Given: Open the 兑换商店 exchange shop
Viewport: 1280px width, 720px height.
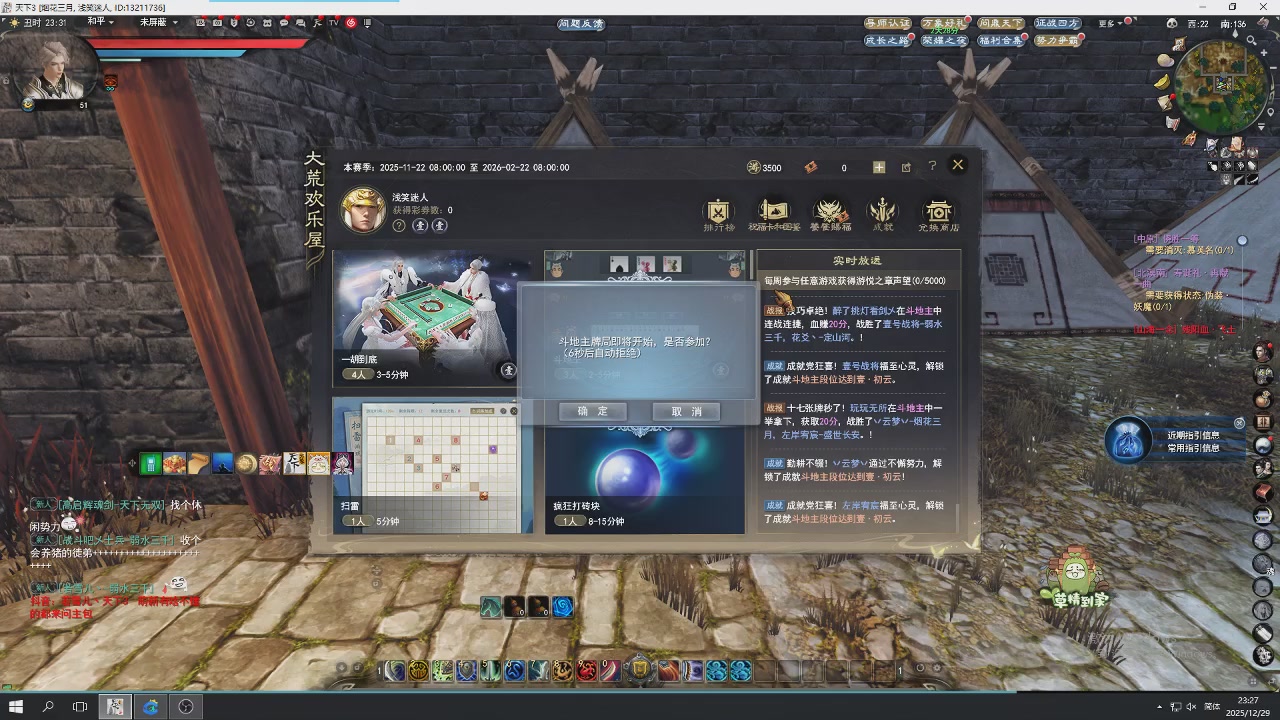Looking at the screenshot, I should [x=937, y=213].
